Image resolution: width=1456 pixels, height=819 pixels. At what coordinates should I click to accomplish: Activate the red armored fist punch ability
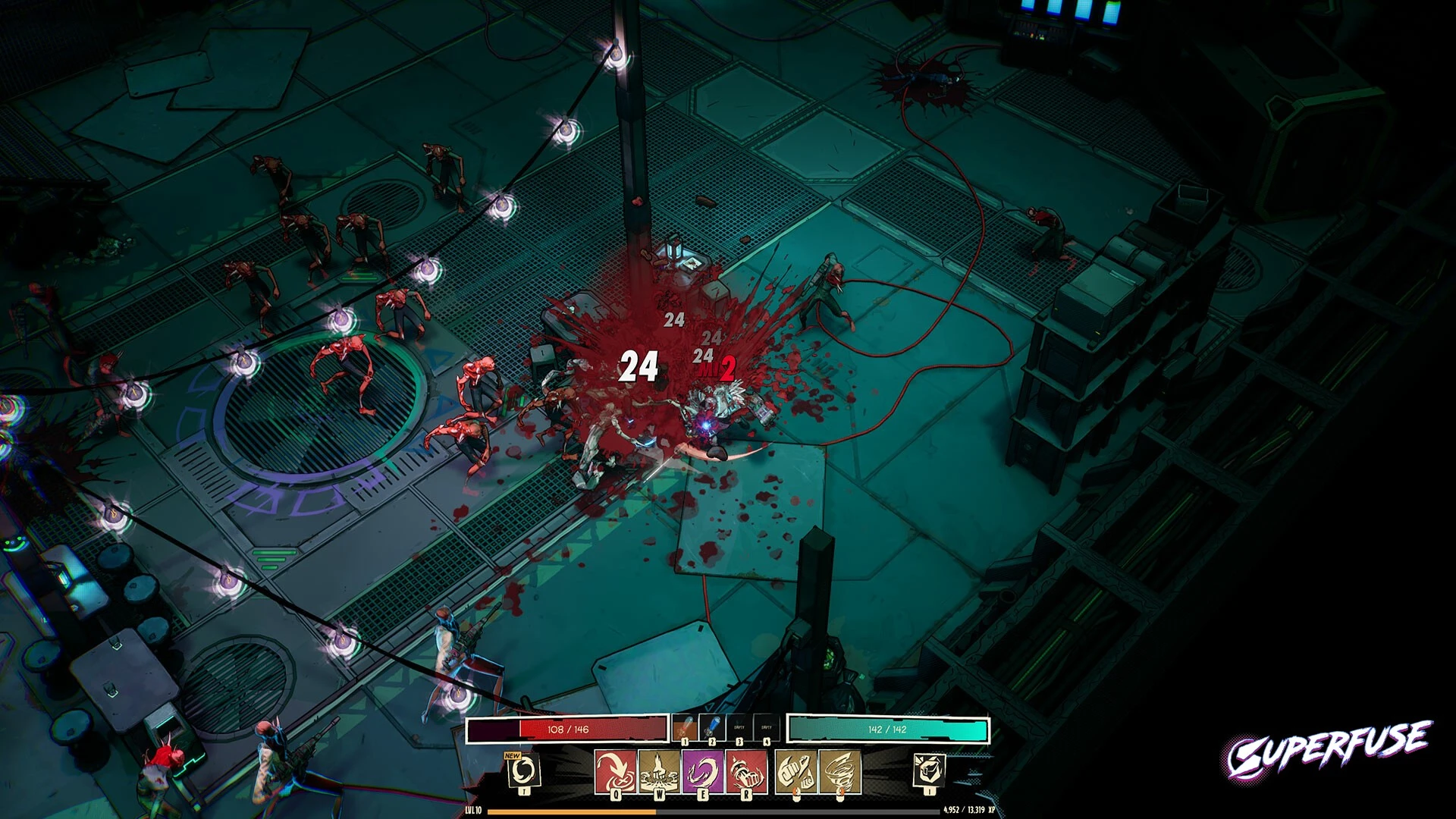746,771
